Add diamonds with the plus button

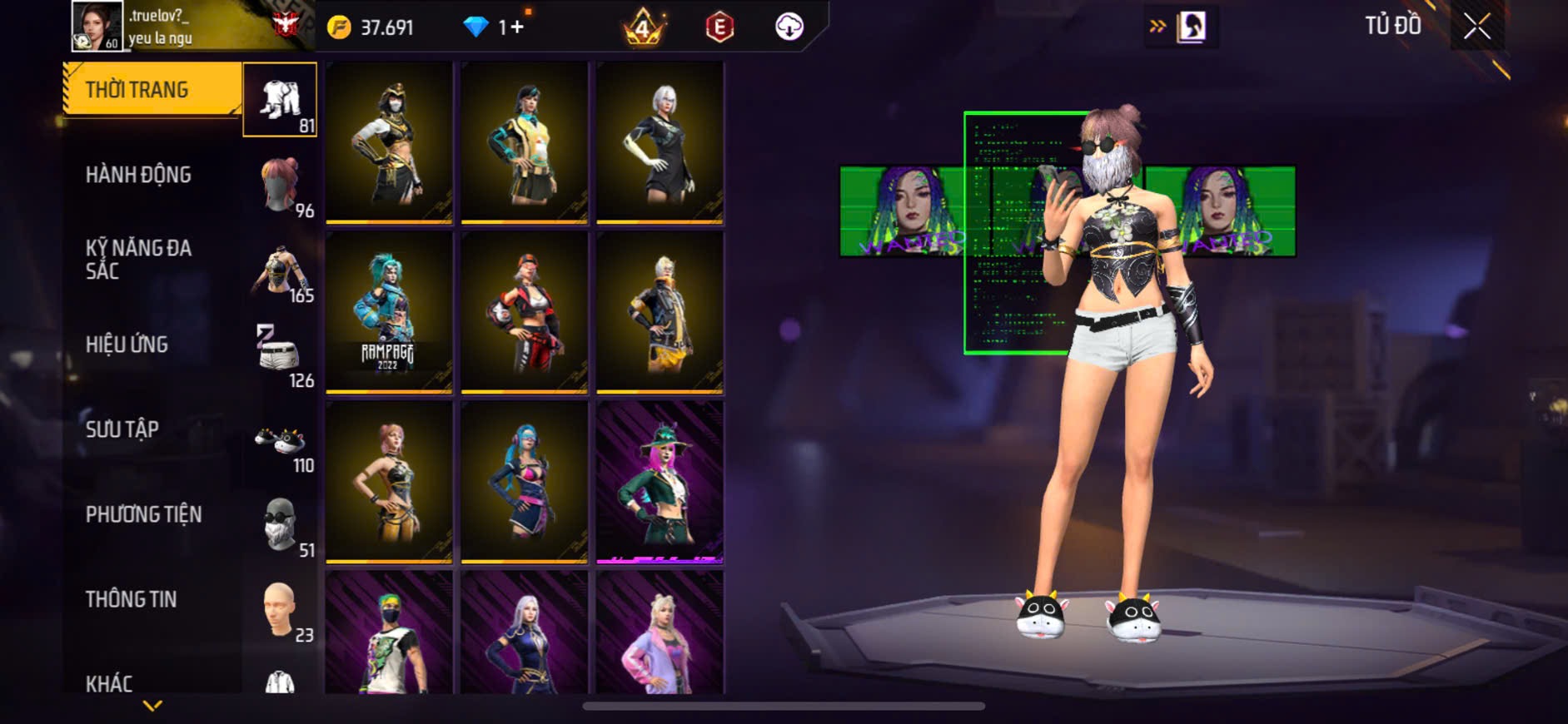point(516,27)
